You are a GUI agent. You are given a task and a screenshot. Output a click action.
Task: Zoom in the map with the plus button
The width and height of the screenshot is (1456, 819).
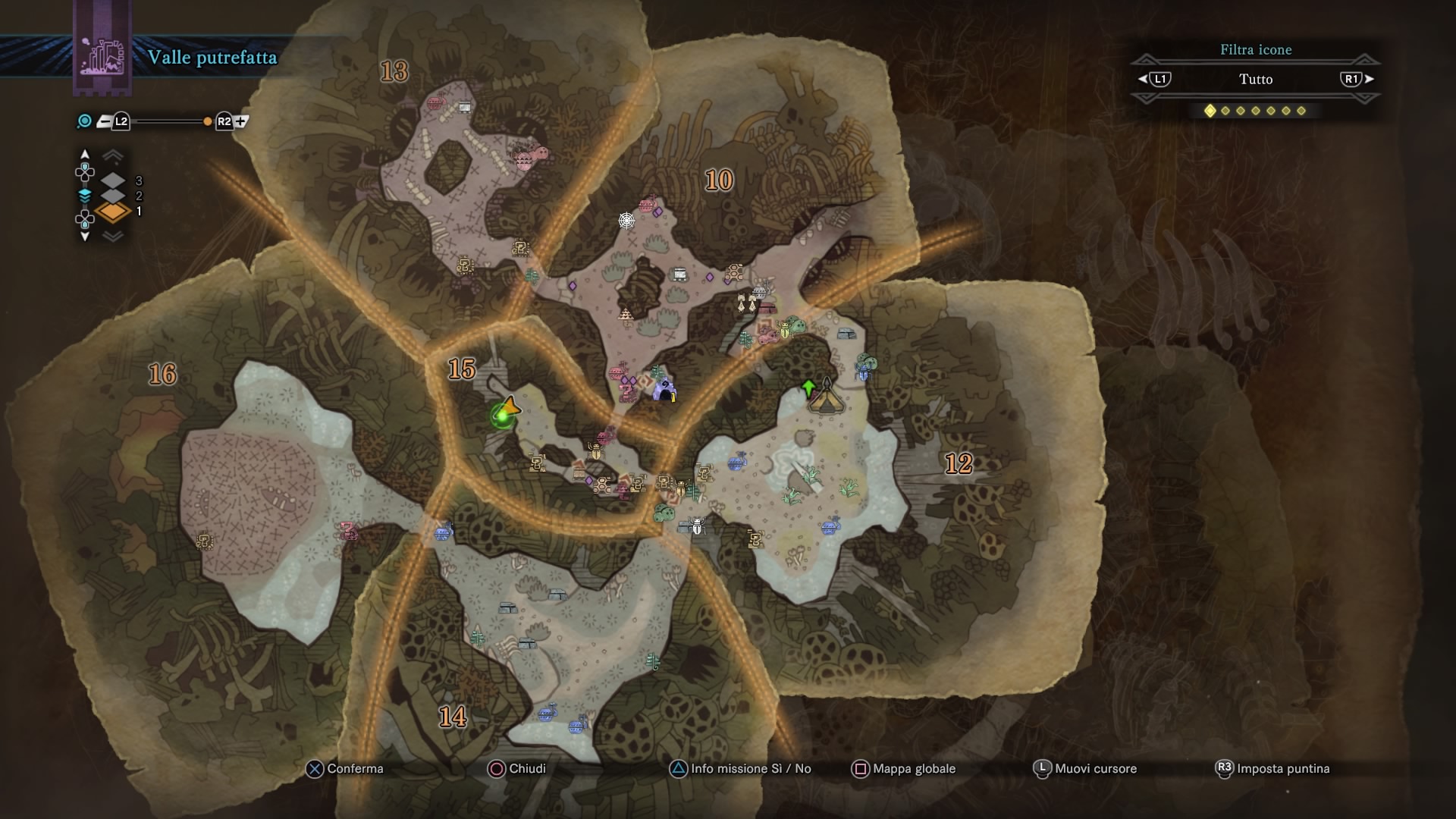[x=242, y=121]
